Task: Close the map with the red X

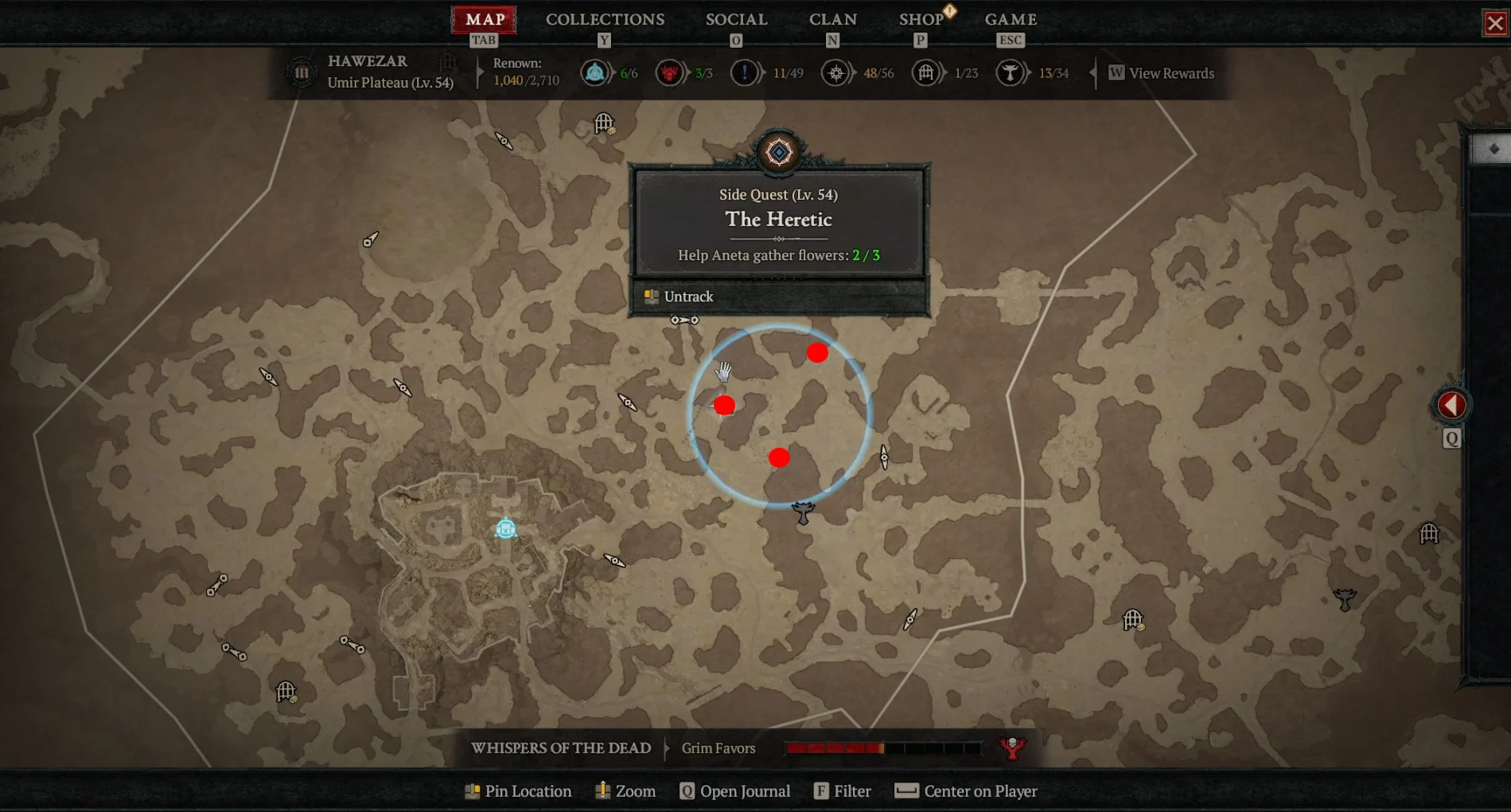Action: click(x=1495, y=23)
